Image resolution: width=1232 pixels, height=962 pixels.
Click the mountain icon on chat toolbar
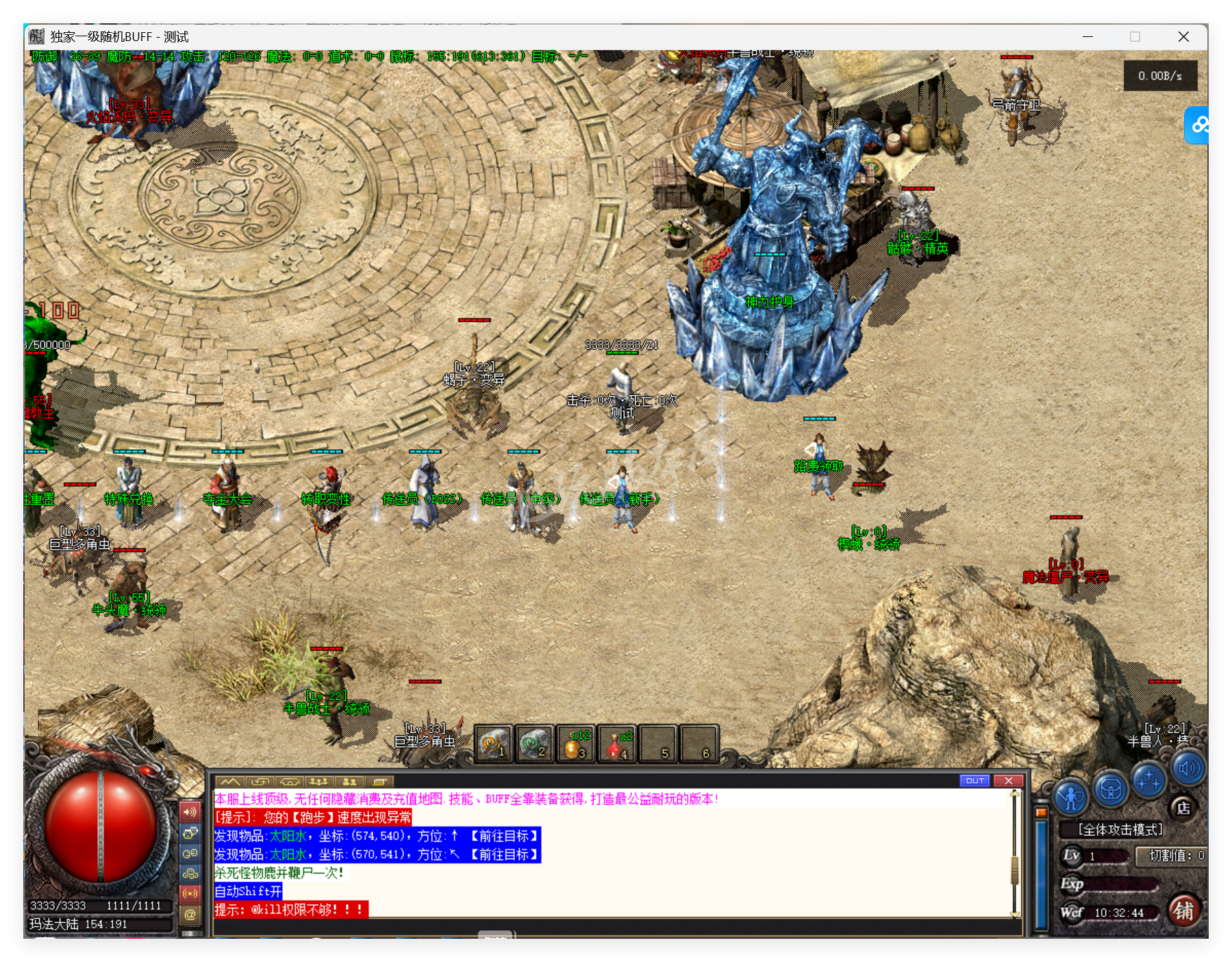(230, 782)
